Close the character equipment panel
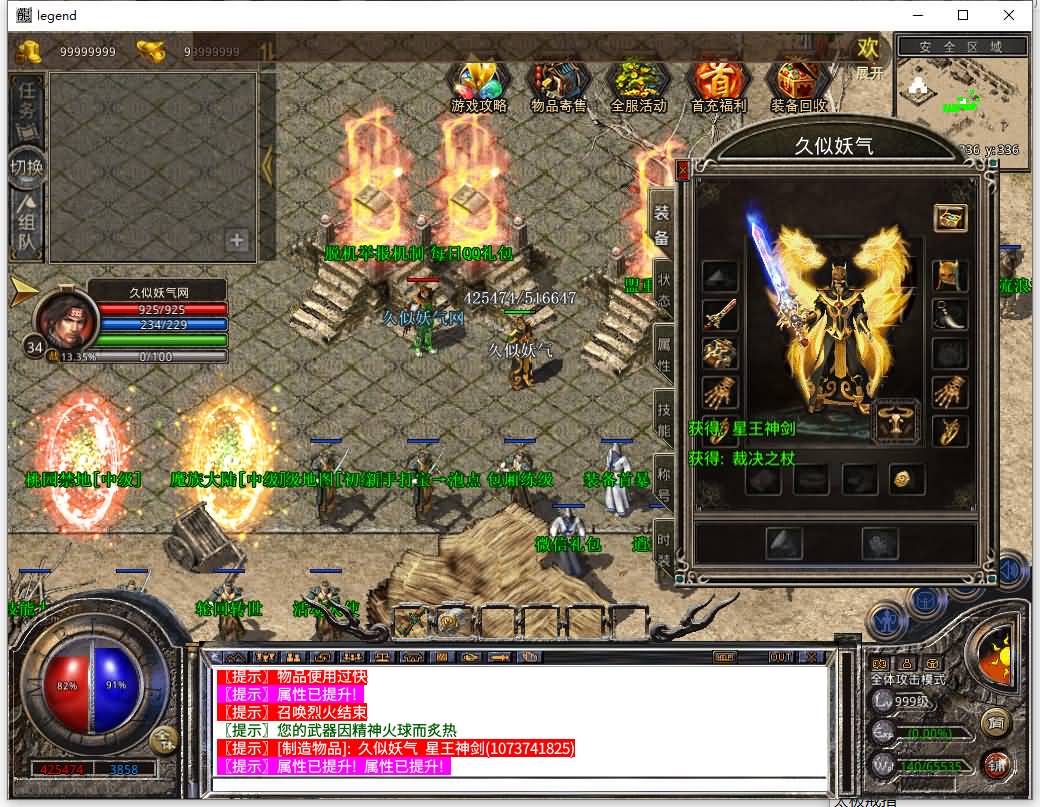Screen dimensions: 1040x807 click(683, 171)
